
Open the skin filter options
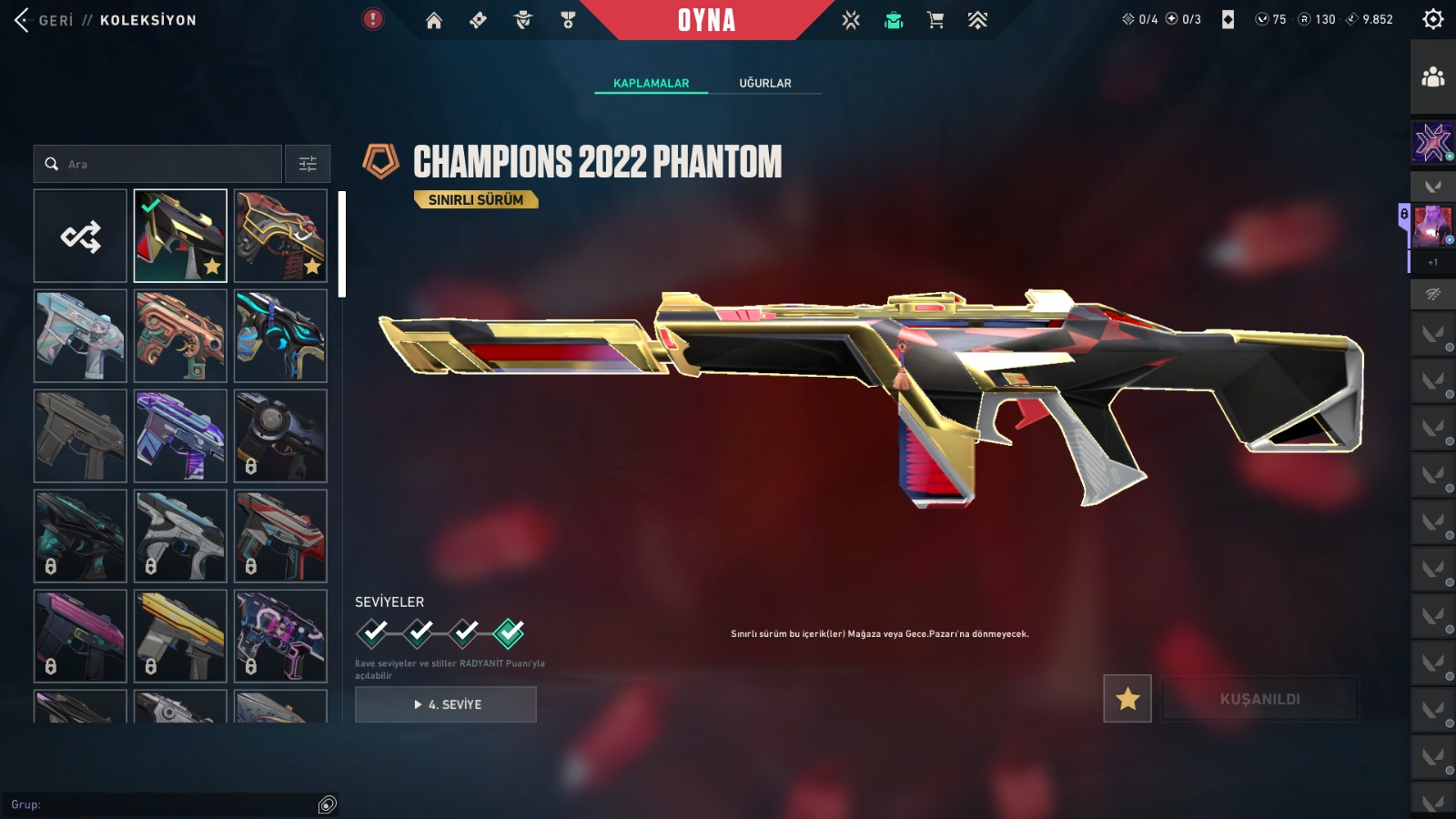coord(308,164)
